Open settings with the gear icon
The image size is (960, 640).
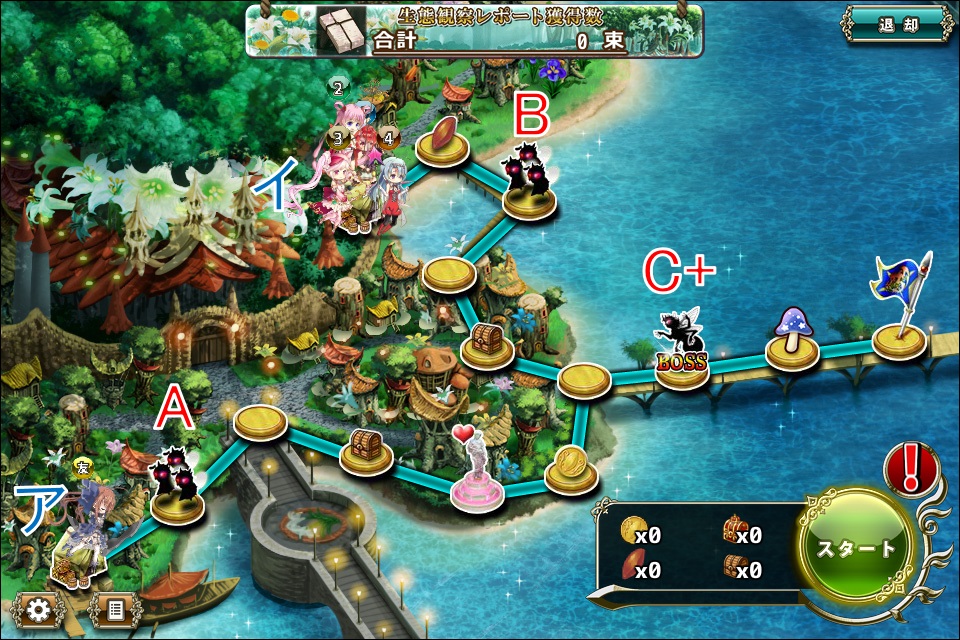[x=39, y=608]
